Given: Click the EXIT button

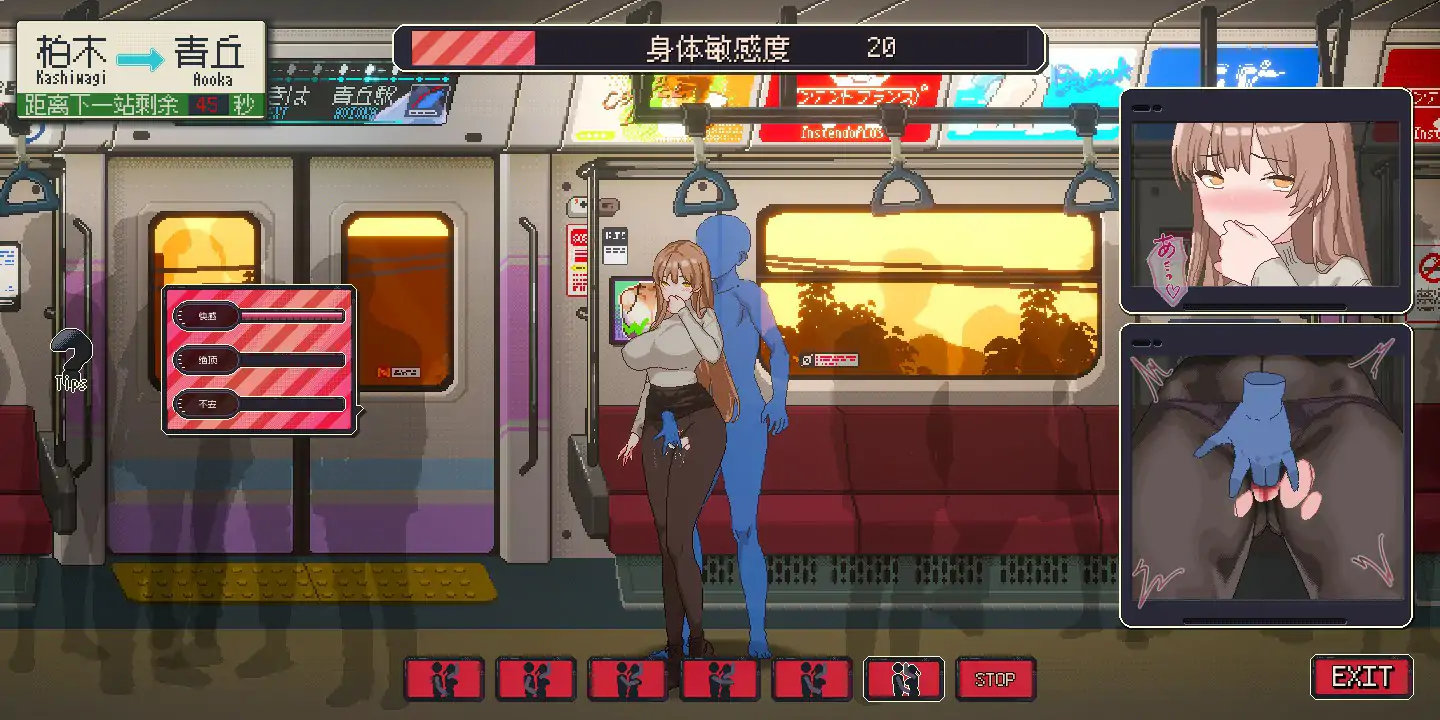Looking at the screenshot, I should click(1361, 677).
